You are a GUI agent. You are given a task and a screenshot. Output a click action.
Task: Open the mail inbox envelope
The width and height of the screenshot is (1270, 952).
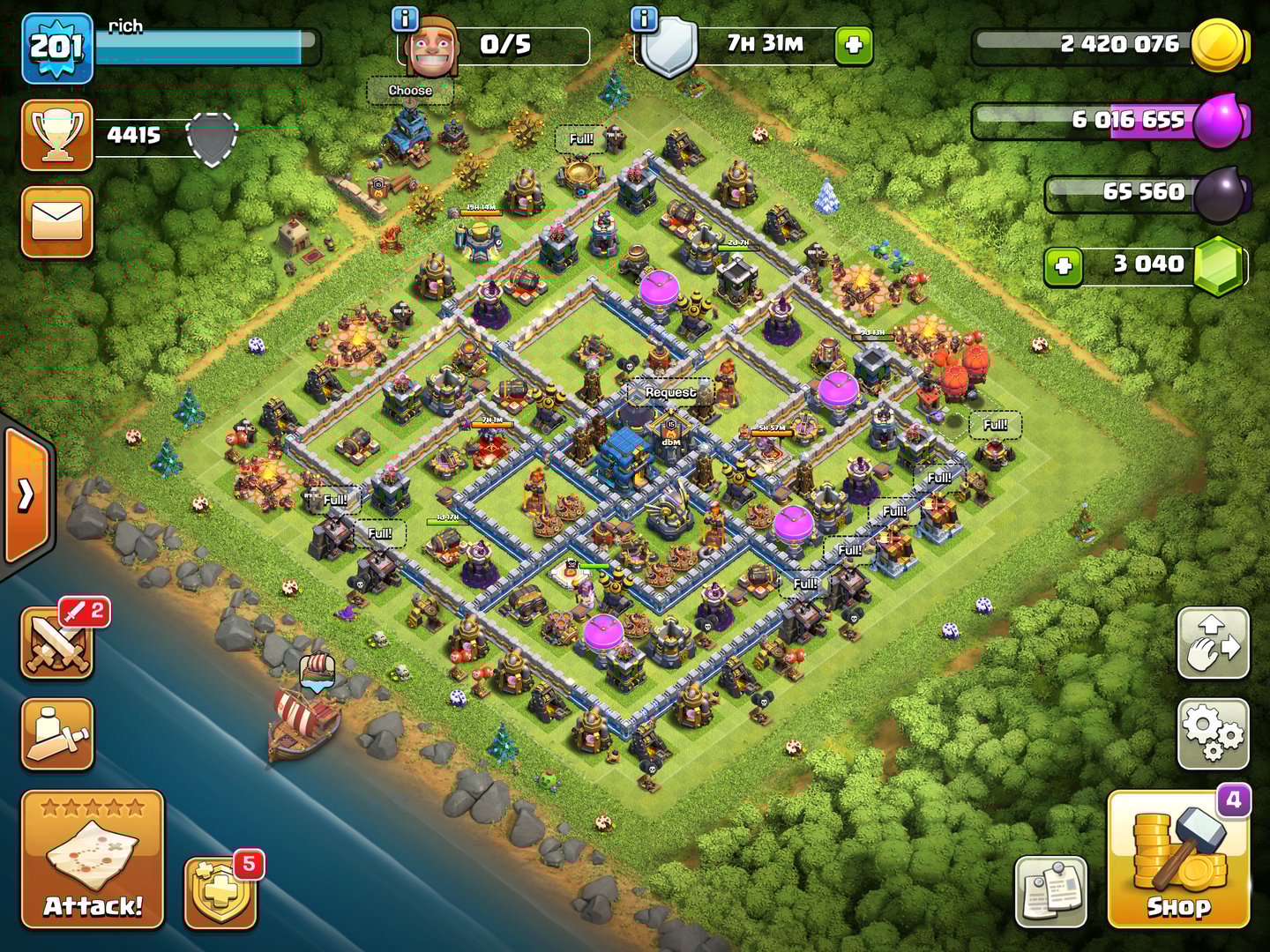(x=57, y=221)
